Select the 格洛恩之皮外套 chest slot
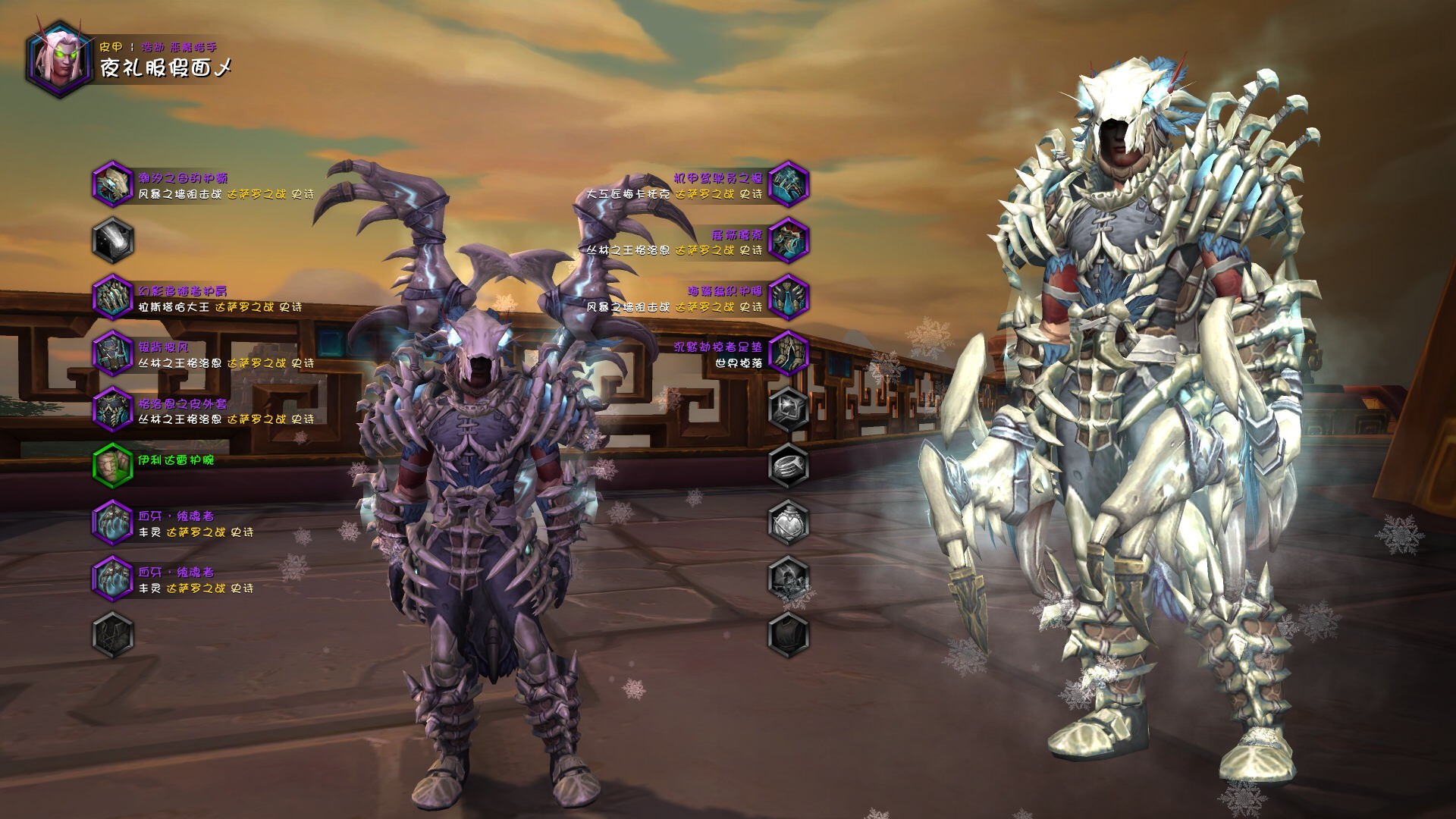Image resolution: width=1456 pixels, height=819 pixels. (113, 409)
